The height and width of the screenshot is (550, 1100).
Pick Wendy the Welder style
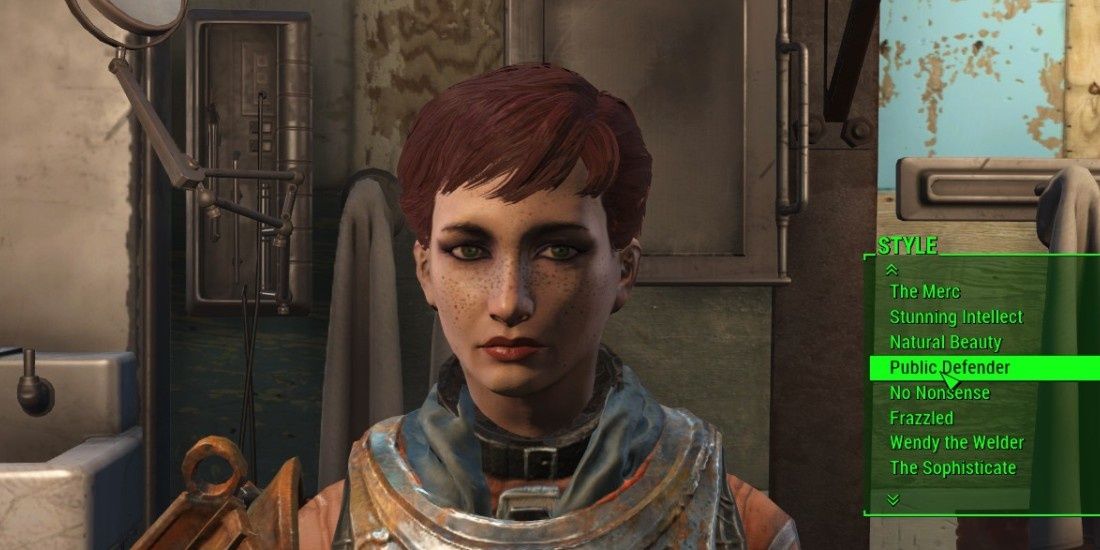tap(956, 443)
